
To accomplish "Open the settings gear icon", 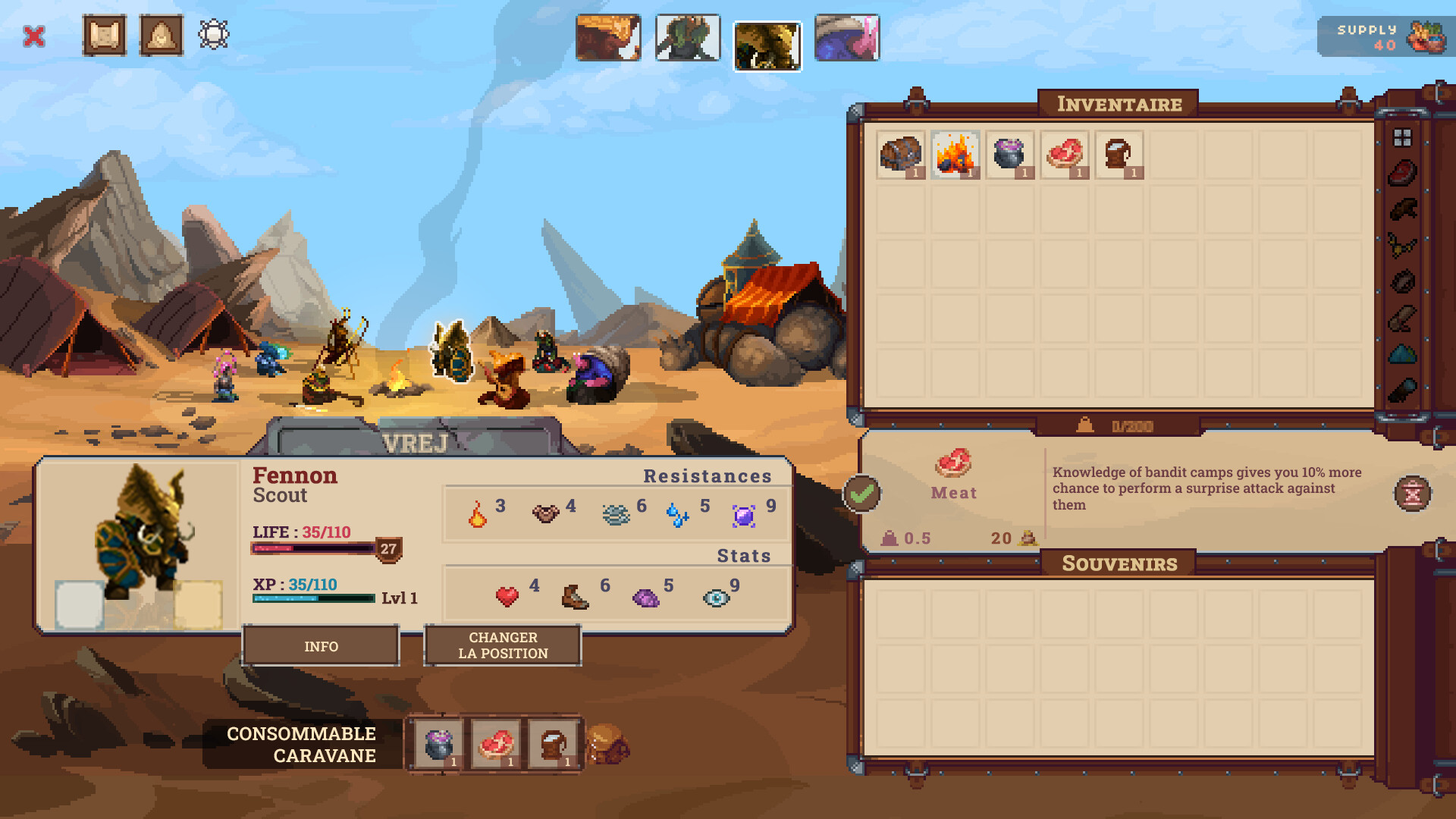I will (x=214, y=33).
